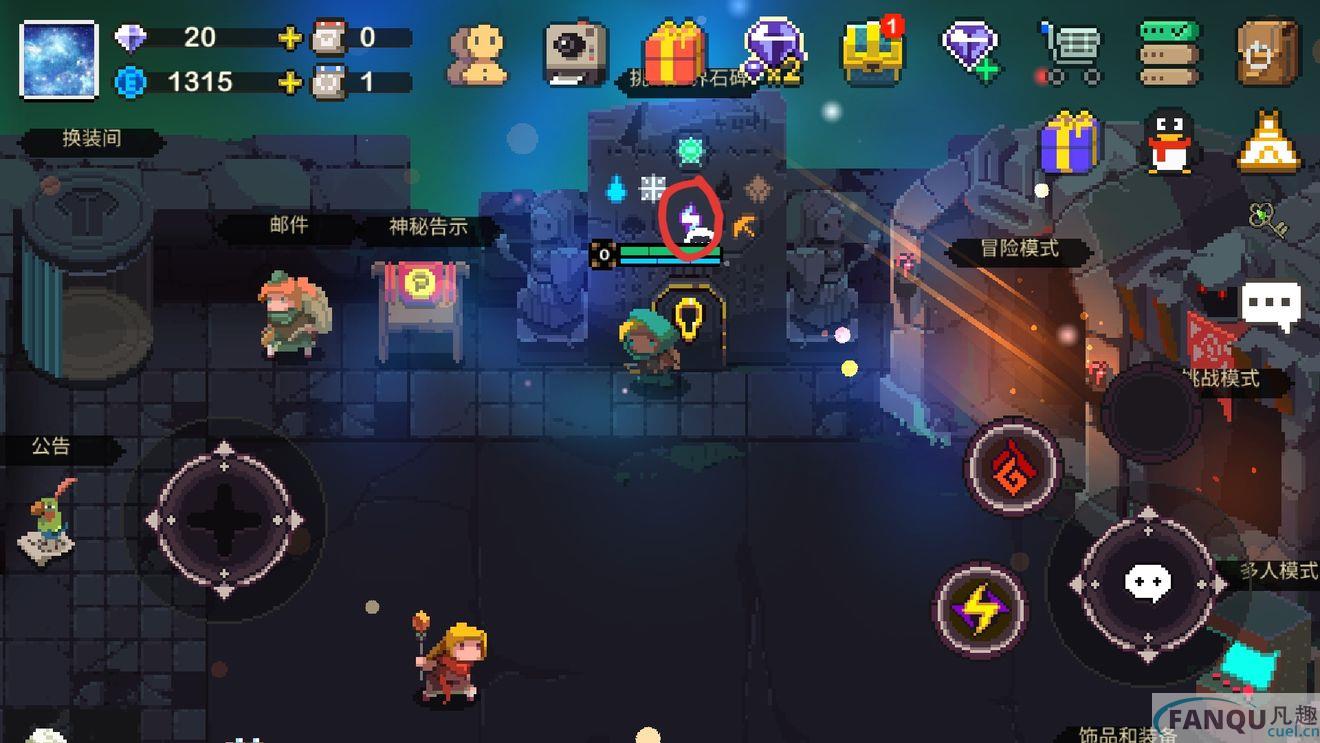This screenshot has width=1320, height=743.
Task: Add more gems with the plus button
Action: click(x=290, y=38)
